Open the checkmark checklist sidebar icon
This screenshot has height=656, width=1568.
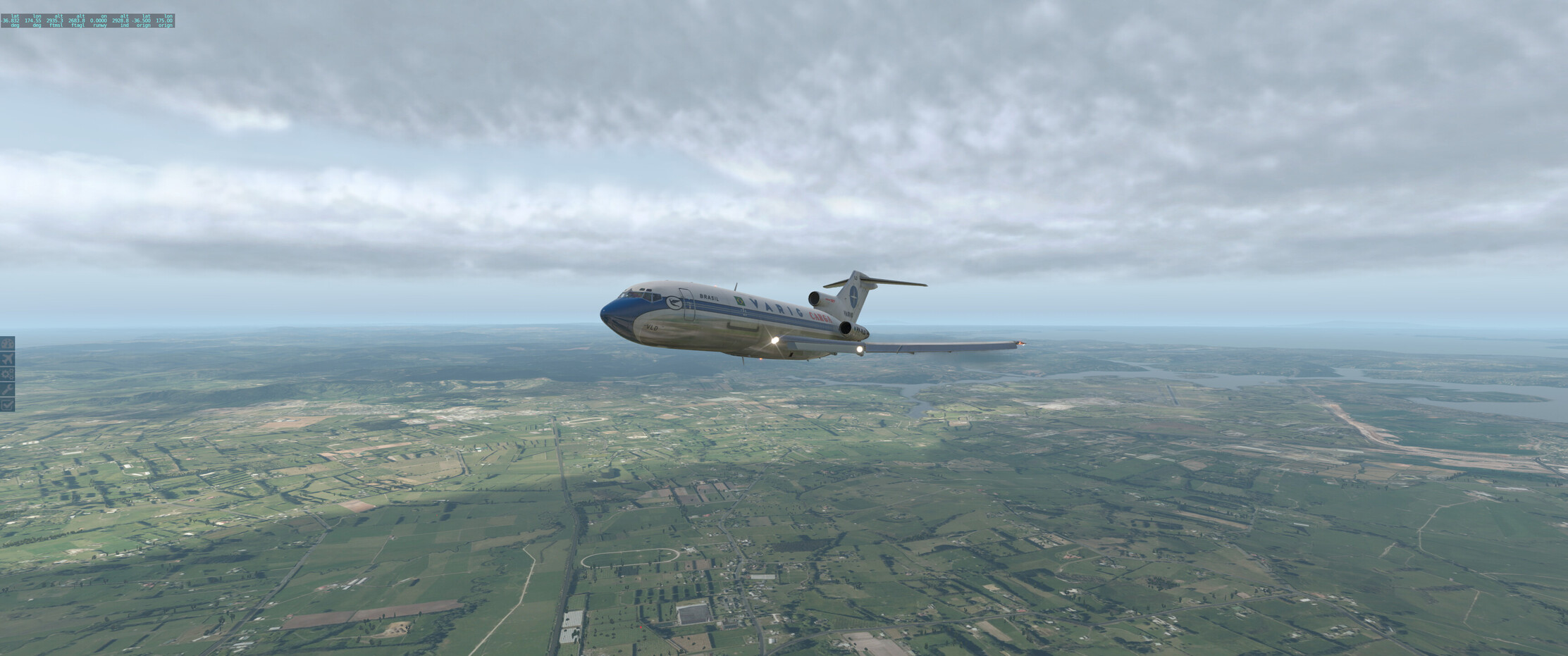(7, 404)
